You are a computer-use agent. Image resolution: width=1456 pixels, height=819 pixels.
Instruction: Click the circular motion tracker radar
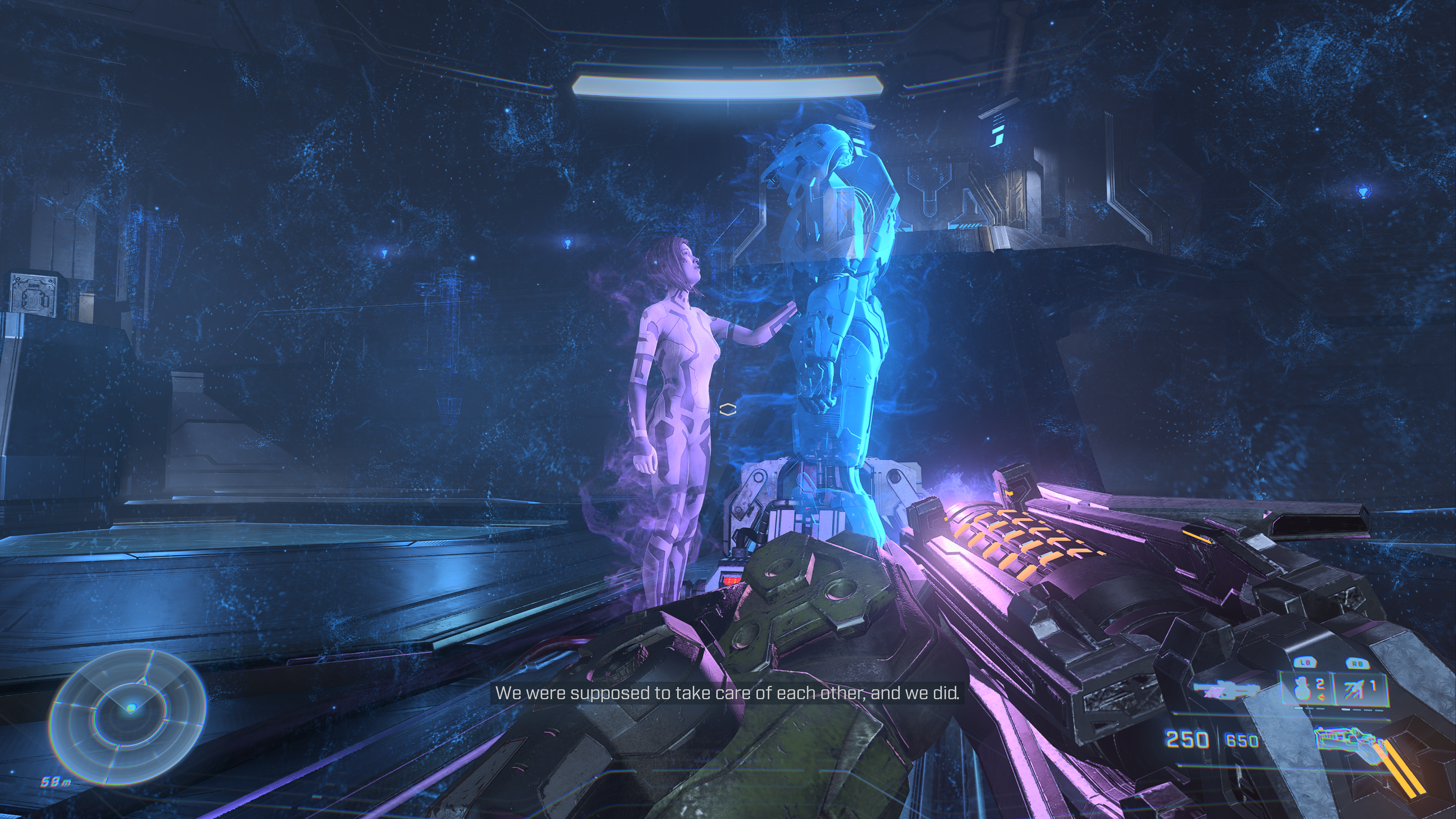pyautogui.click(x=128, y=717)
